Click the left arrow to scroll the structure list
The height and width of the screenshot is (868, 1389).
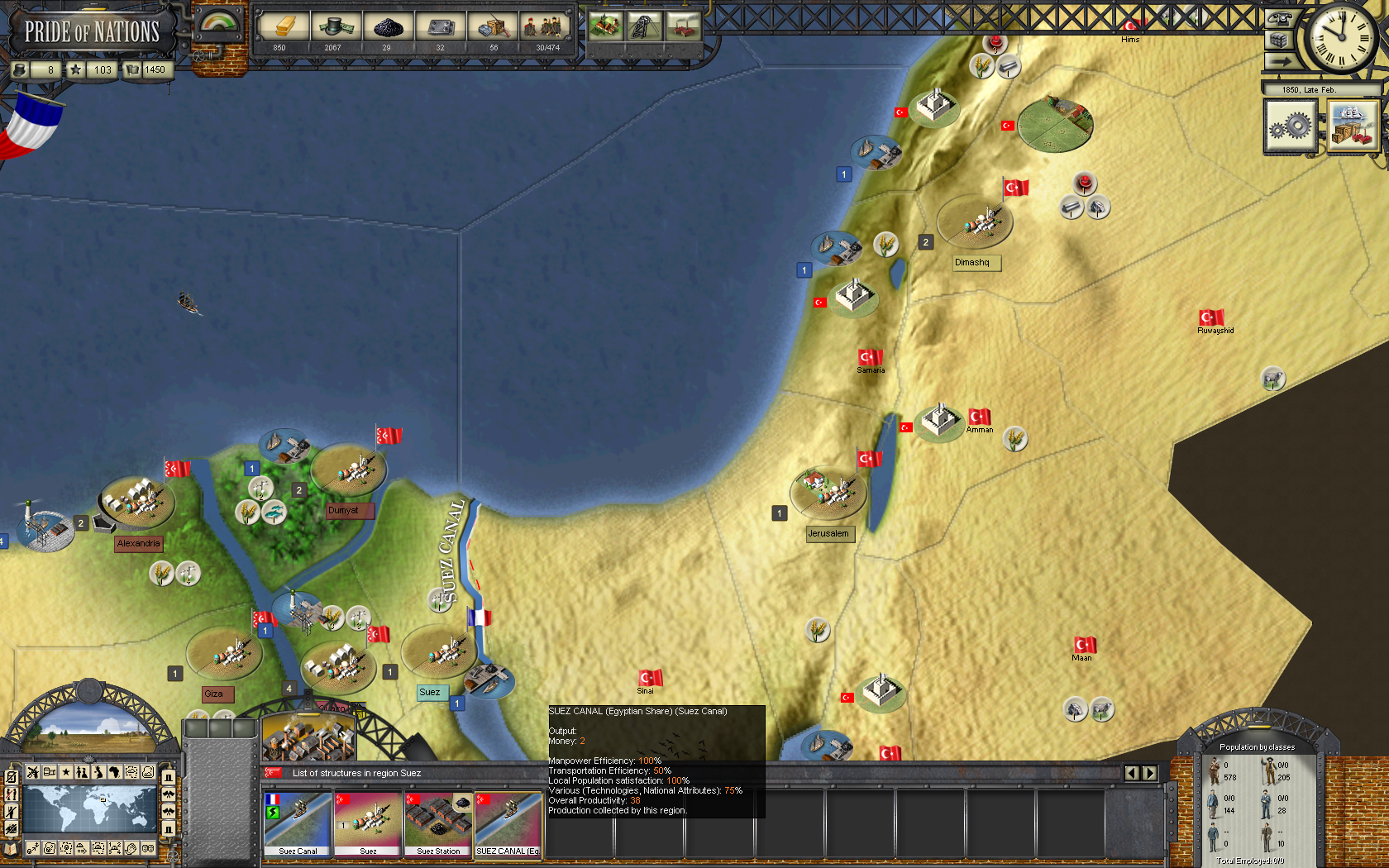coord(1131,774)
